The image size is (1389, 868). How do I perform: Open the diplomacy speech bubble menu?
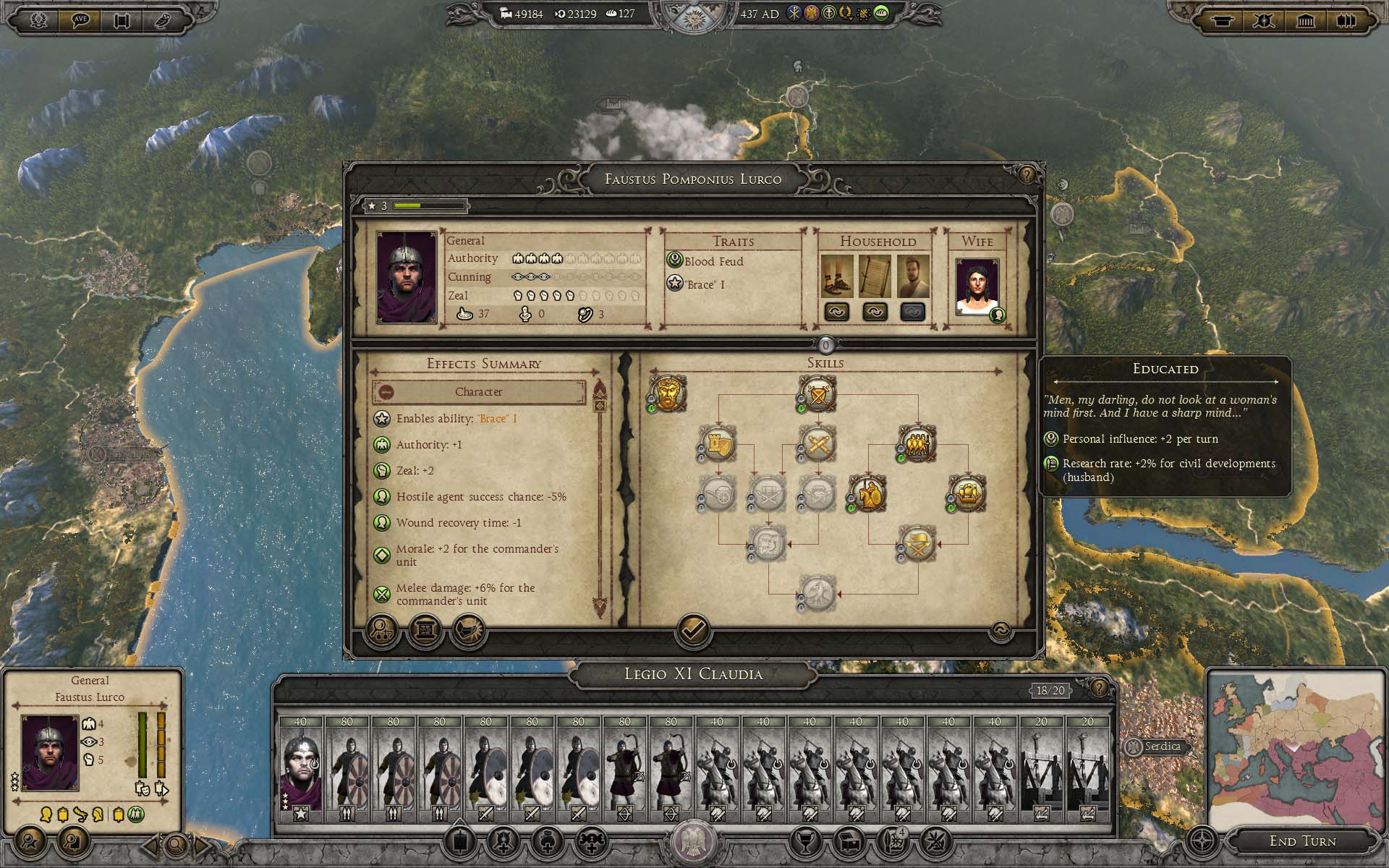click(80, 20)
